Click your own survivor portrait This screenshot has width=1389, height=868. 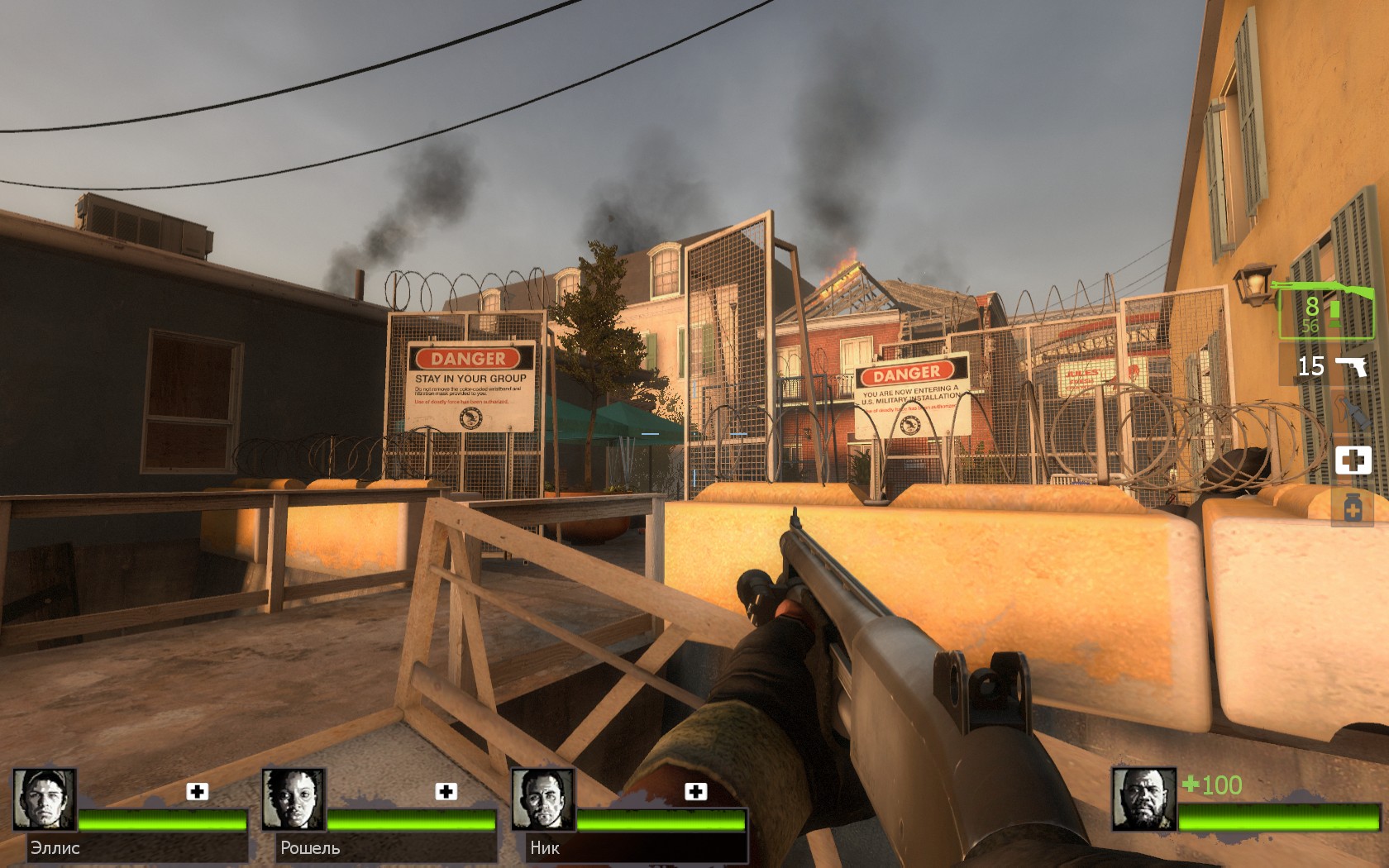tap(1143, 799)
